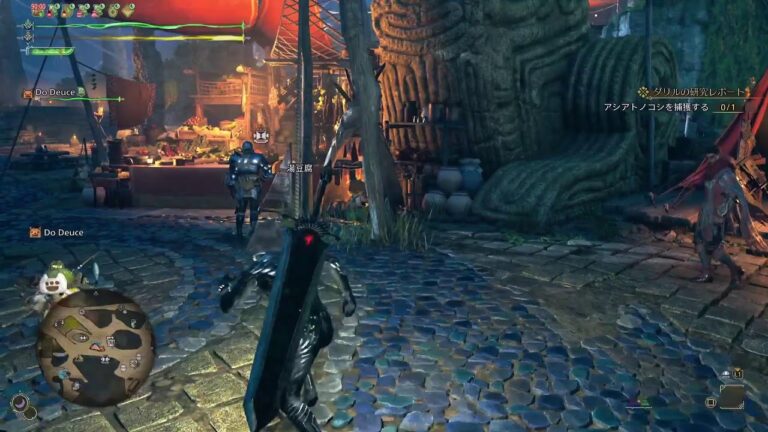Select the item slot in the bottom-right item bar

(x=731, y=397)
